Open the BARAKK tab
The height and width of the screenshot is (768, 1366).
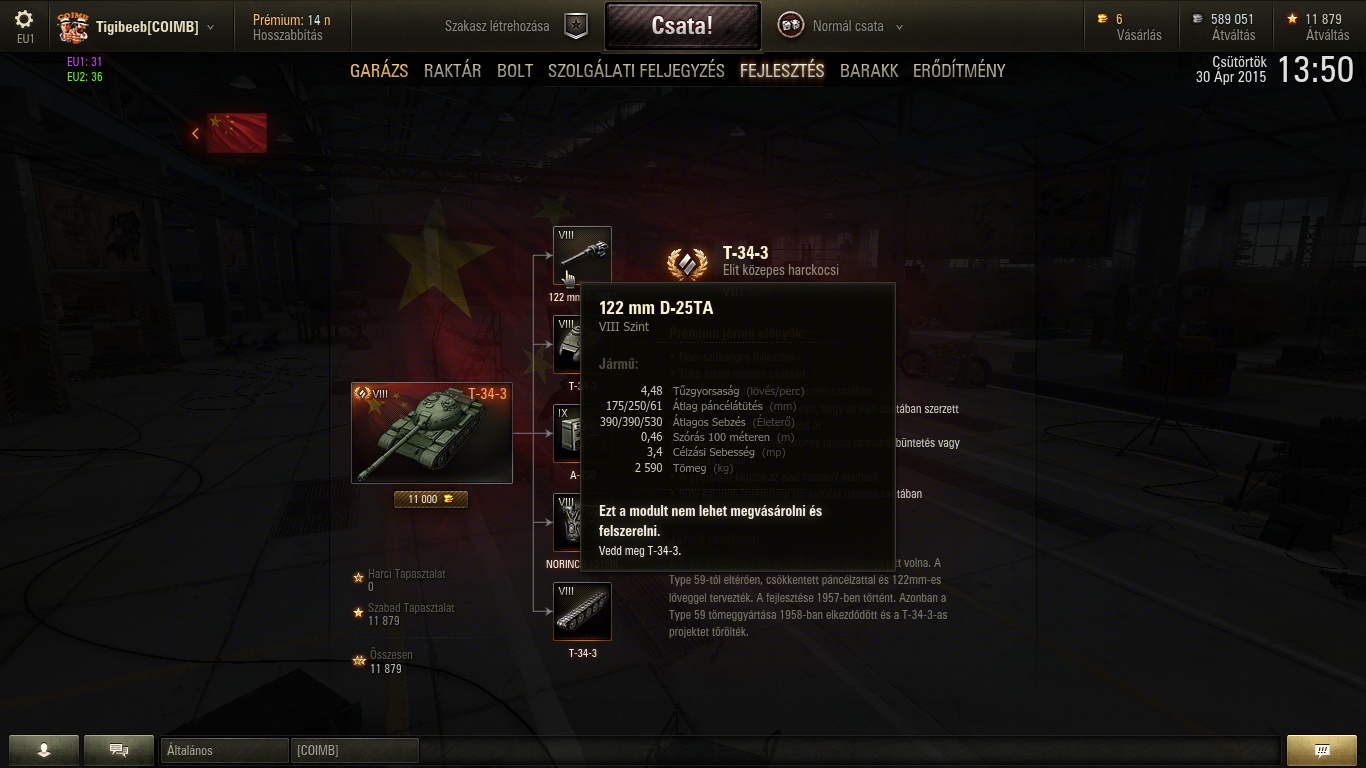869,71
